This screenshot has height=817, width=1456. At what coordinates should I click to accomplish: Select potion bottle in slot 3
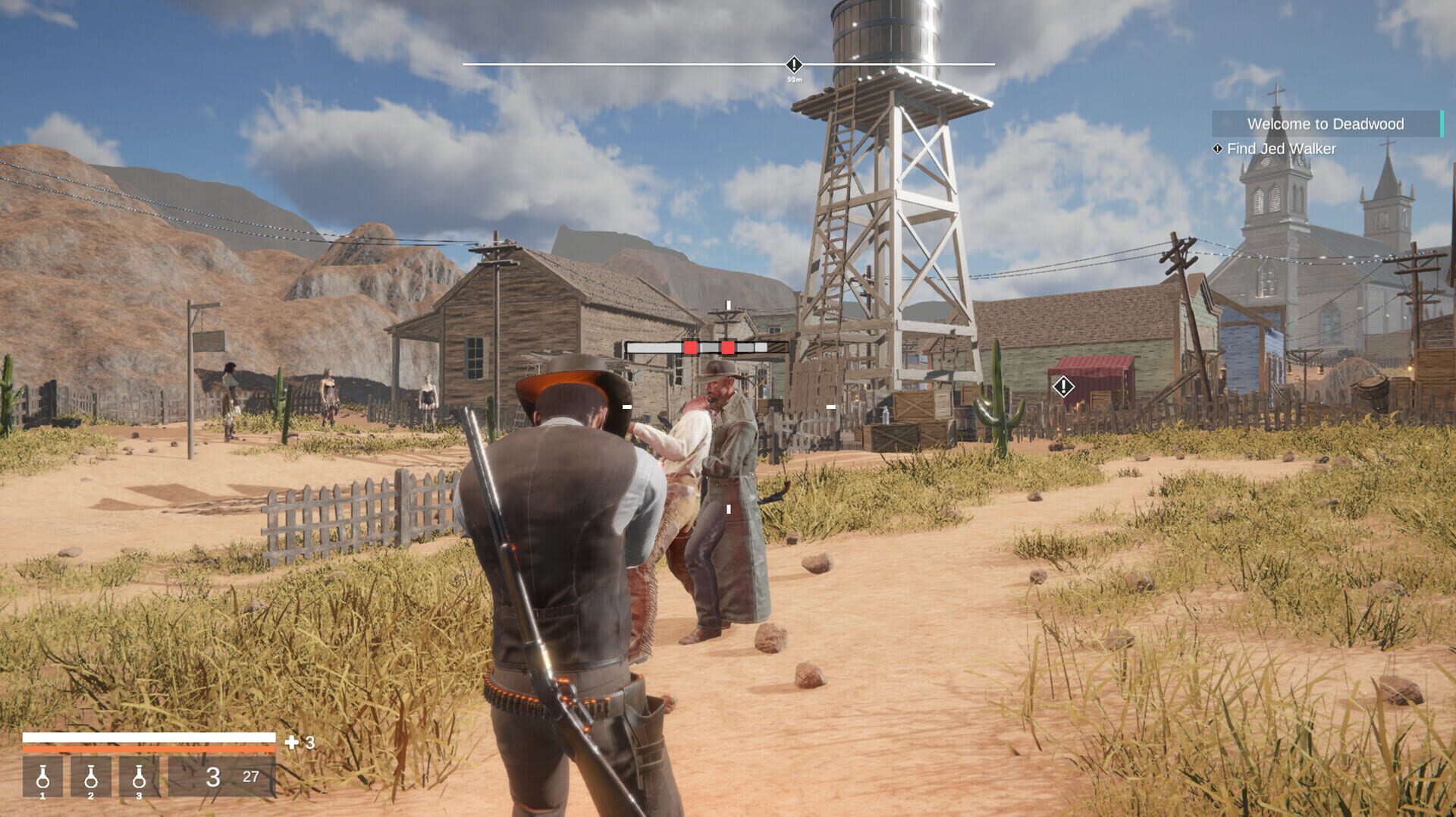point(138,779)
